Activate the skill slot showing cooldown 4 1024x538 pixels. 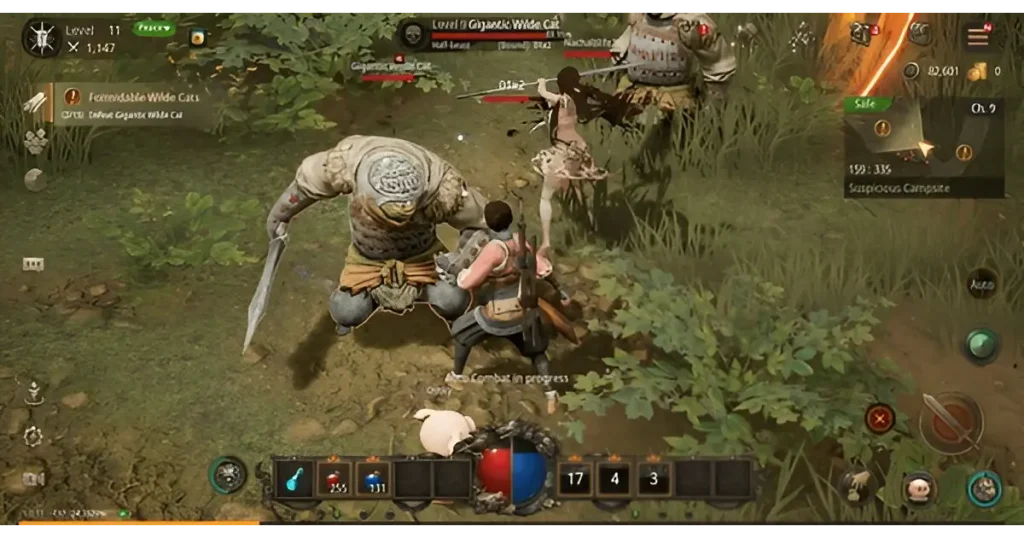[x=614, y=479]
